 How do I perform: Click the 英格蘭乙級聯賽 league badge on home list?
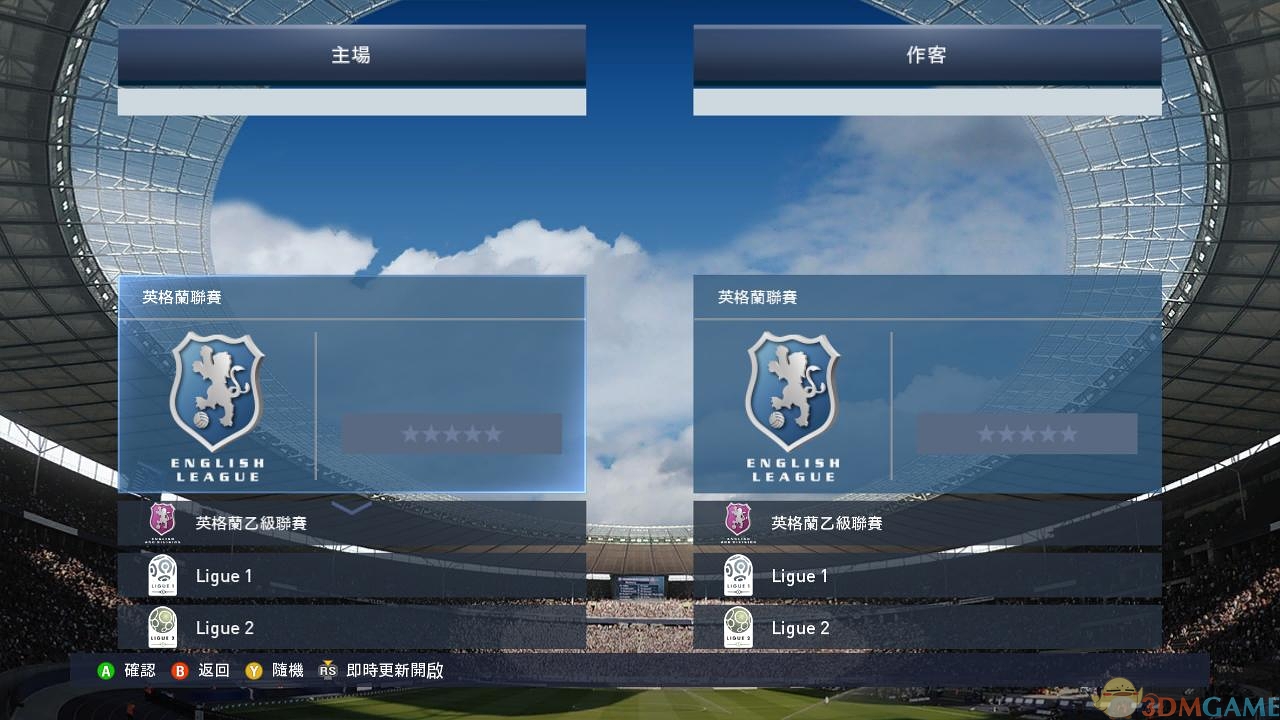coord(163,522)
